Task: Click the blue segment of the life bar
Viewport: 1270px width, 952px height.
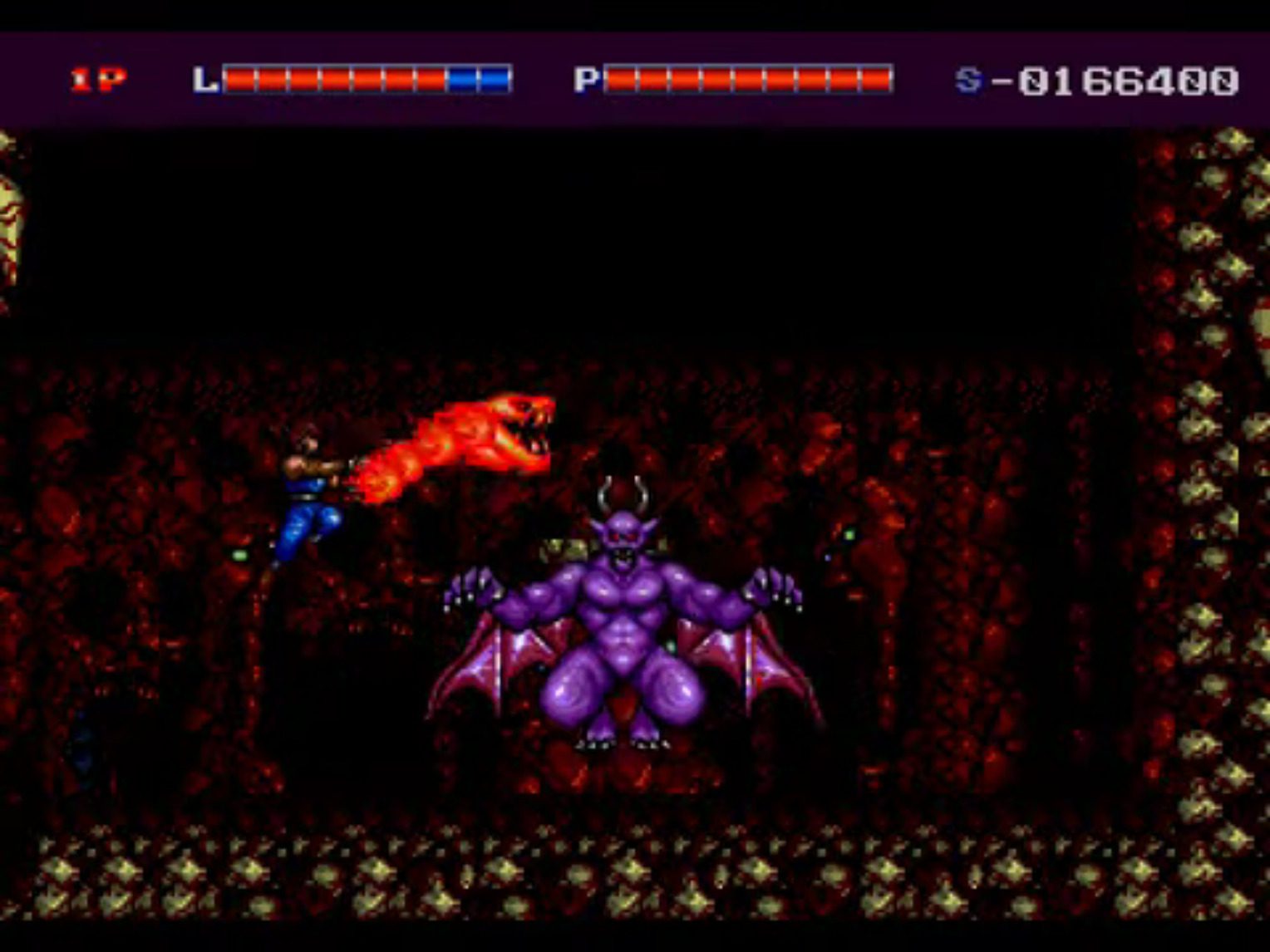Action: (x=478, y=79)
